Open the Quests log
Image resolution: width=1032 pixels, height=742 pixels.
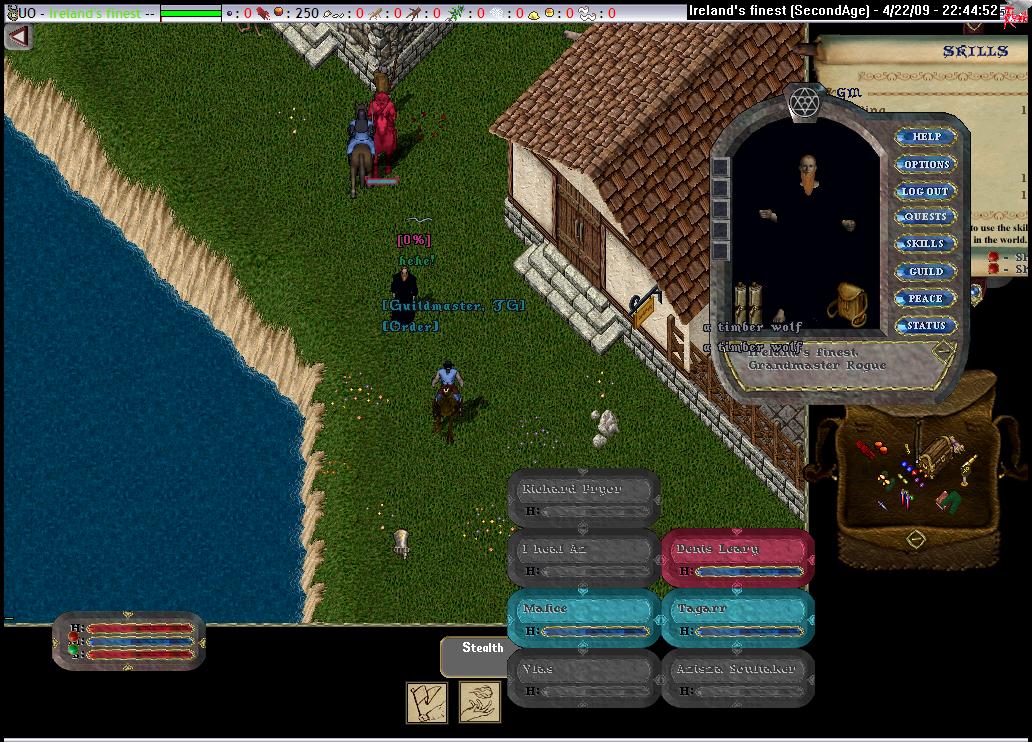click(925, 217)
